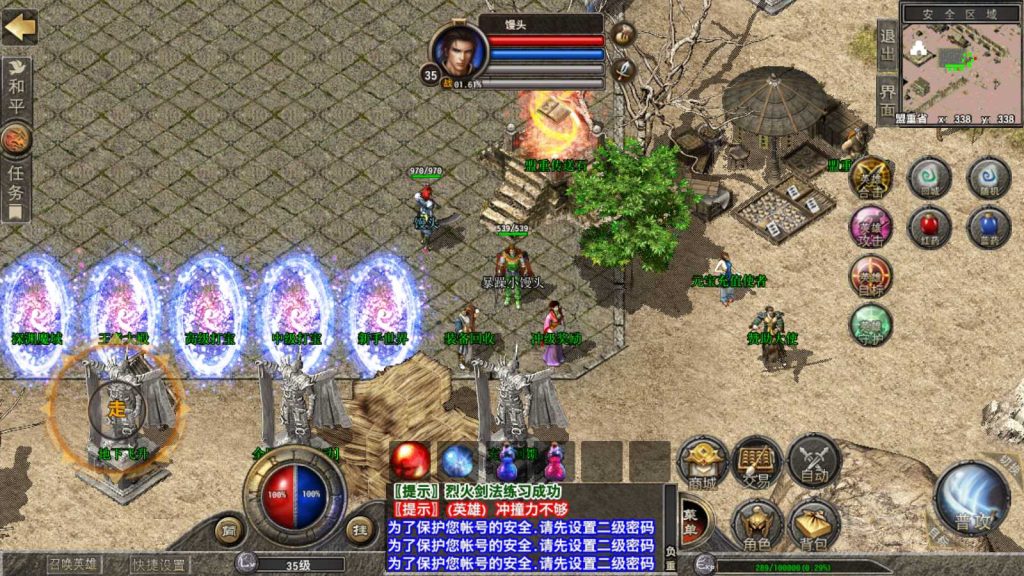Open the 快捷设置 quick settings

[161, 564]
